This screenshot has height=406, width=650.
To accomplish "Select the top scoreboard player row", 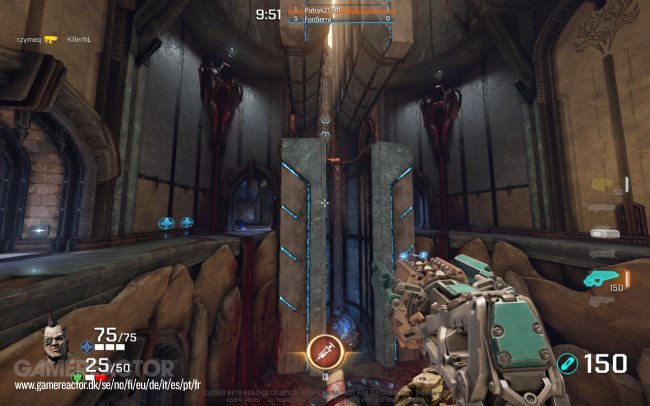I will click(339, 10).
